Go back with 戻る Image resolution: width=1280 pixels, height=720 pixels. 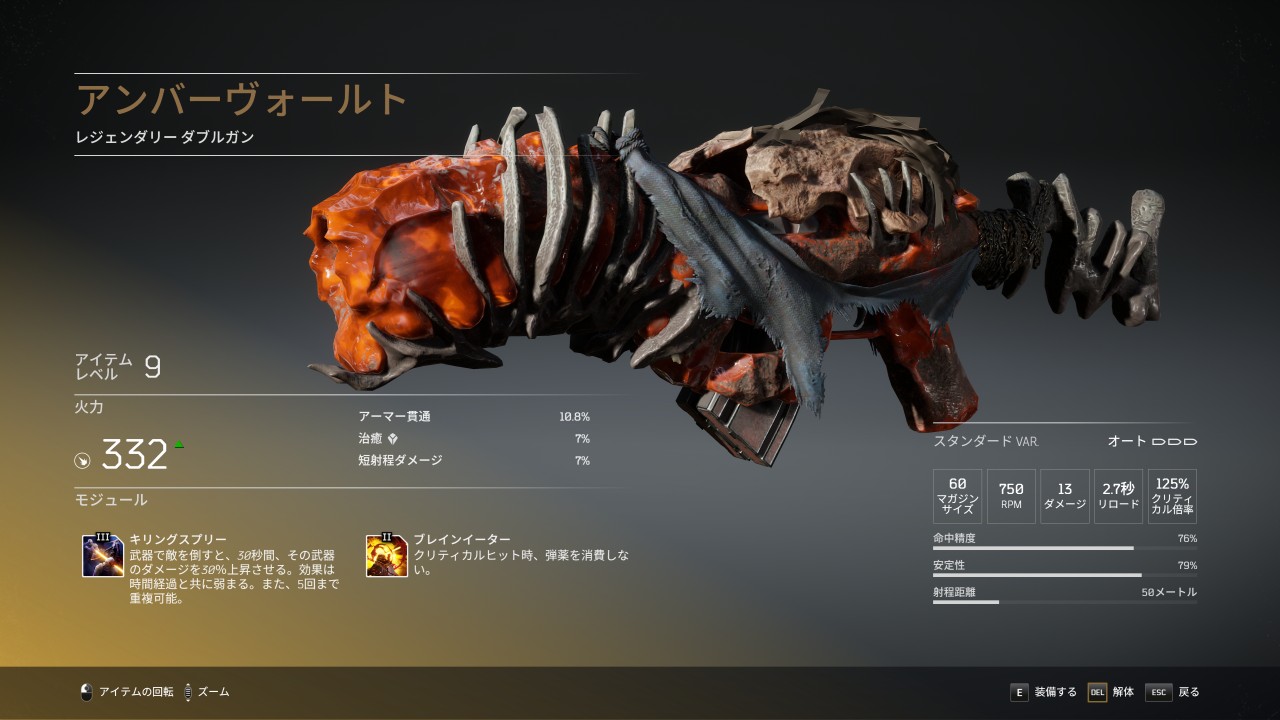pyautogui.click(x=1173, y=692)
